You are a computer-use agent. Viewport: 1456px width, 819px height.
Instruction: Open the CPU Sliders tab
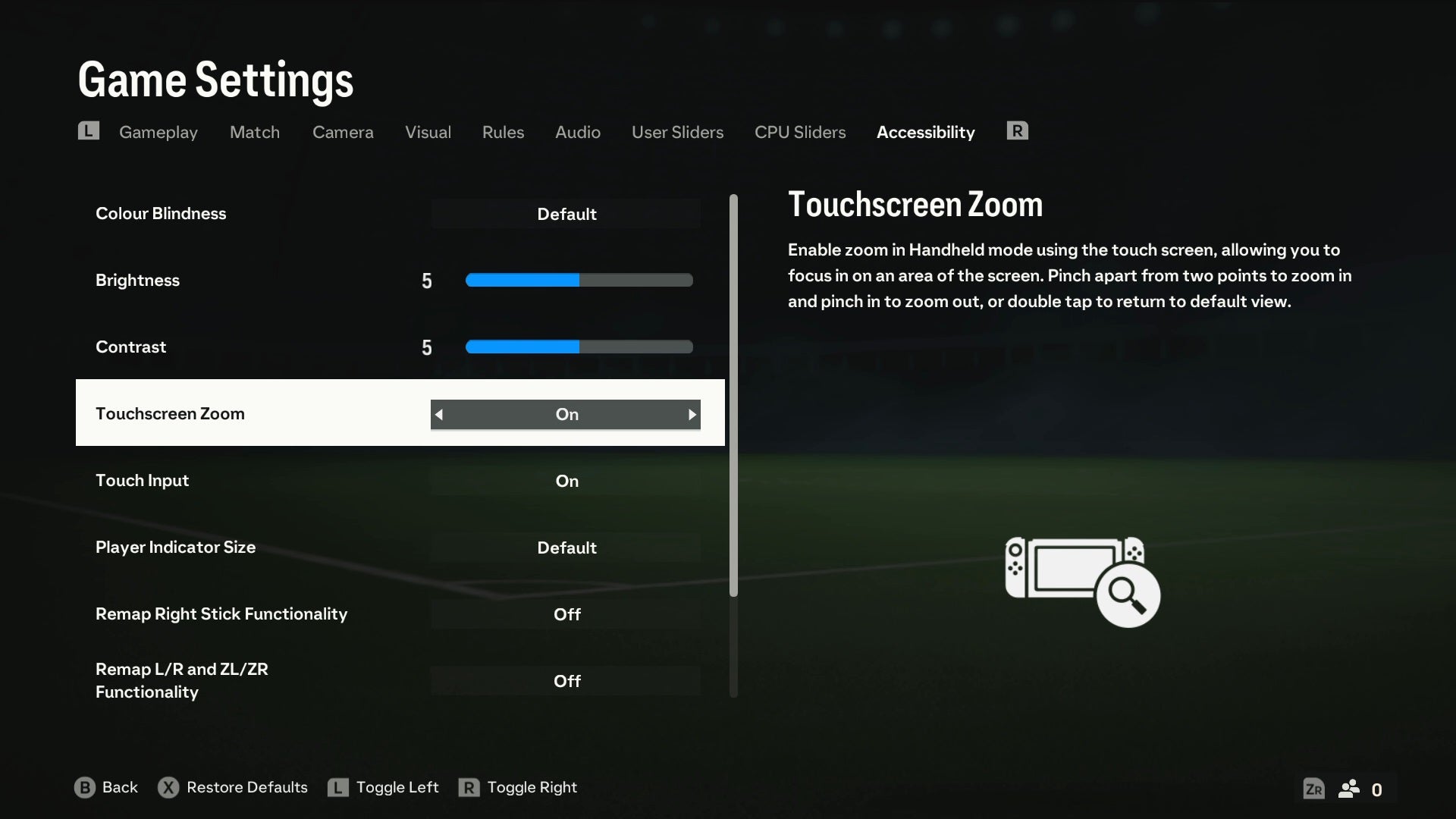click(x=799, y=132)
